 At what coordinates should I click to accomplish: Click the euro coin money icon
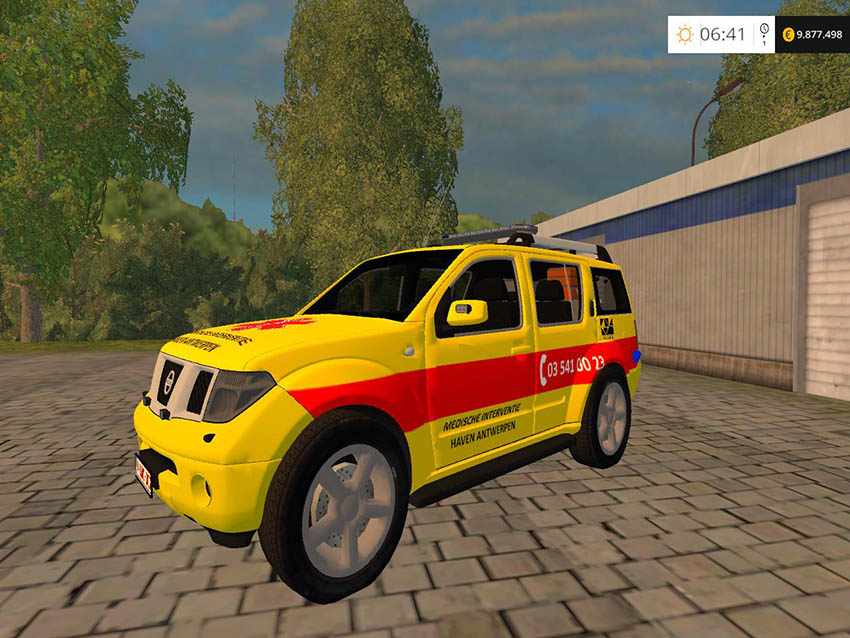(x=788, y=34)
